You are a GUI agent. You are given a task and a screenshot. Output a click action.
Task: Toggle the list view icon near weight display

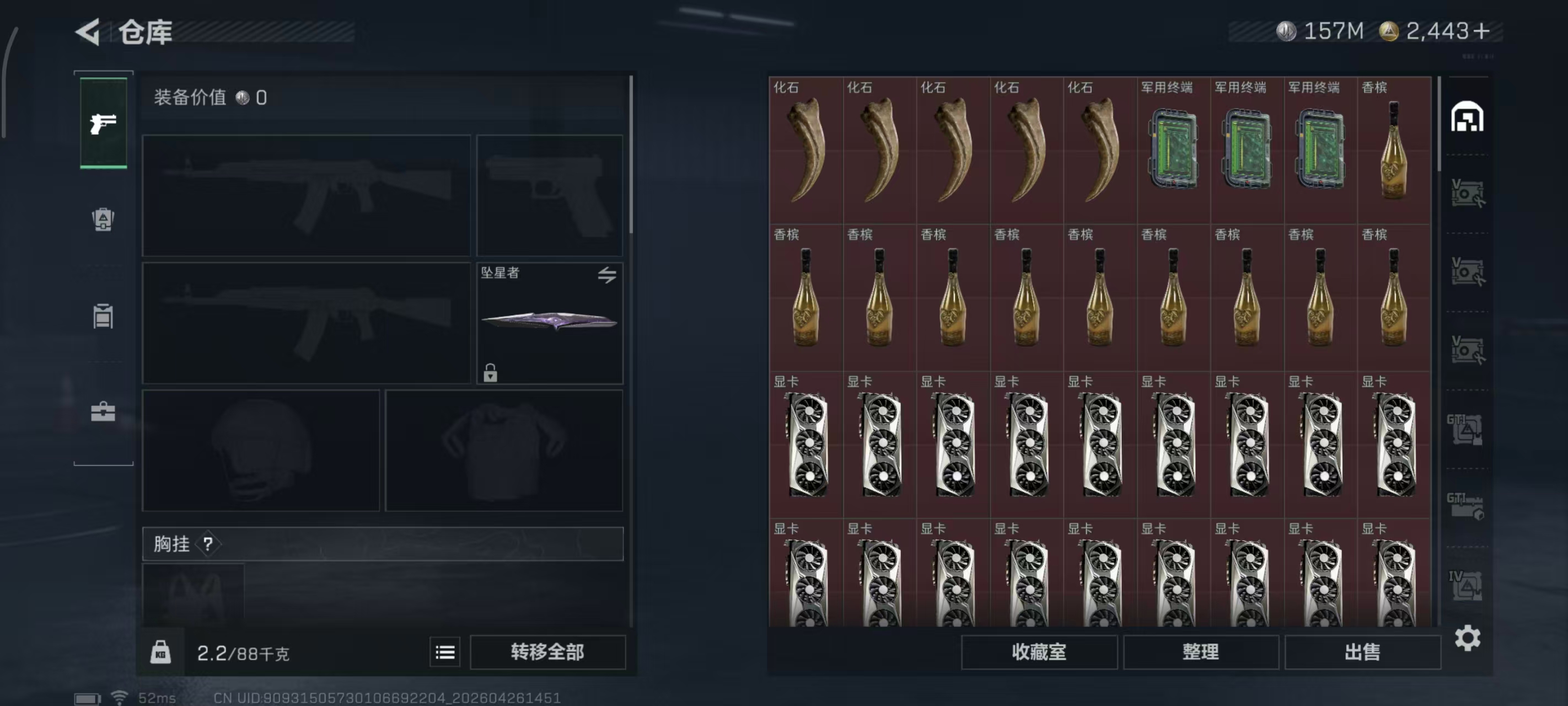pyautogui.click(x=445, y=652)
